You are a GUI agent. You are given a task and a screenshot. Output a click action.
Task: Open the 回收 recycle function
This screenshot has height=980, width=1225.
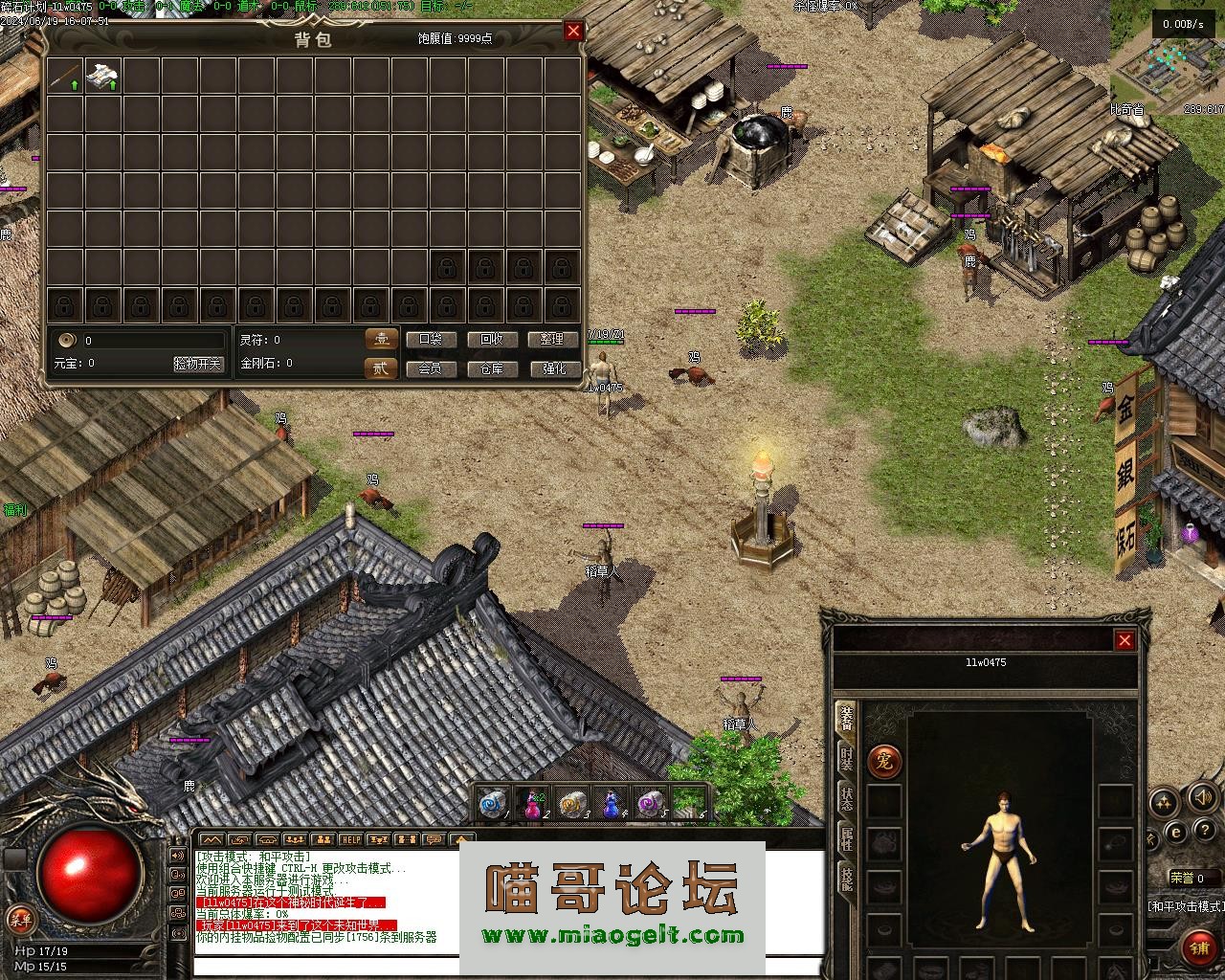(492, 340)
